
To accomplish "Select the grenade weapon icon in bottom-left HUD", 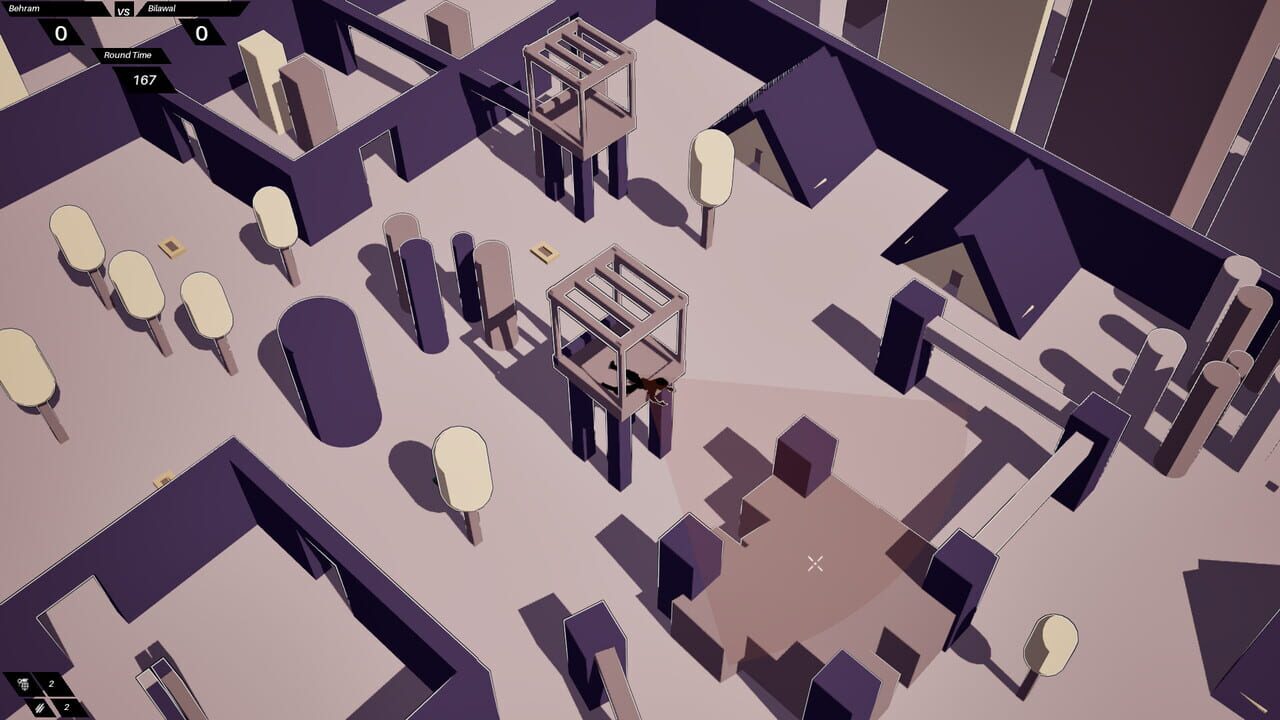I will pyautogui.click(x=23, y=684).
